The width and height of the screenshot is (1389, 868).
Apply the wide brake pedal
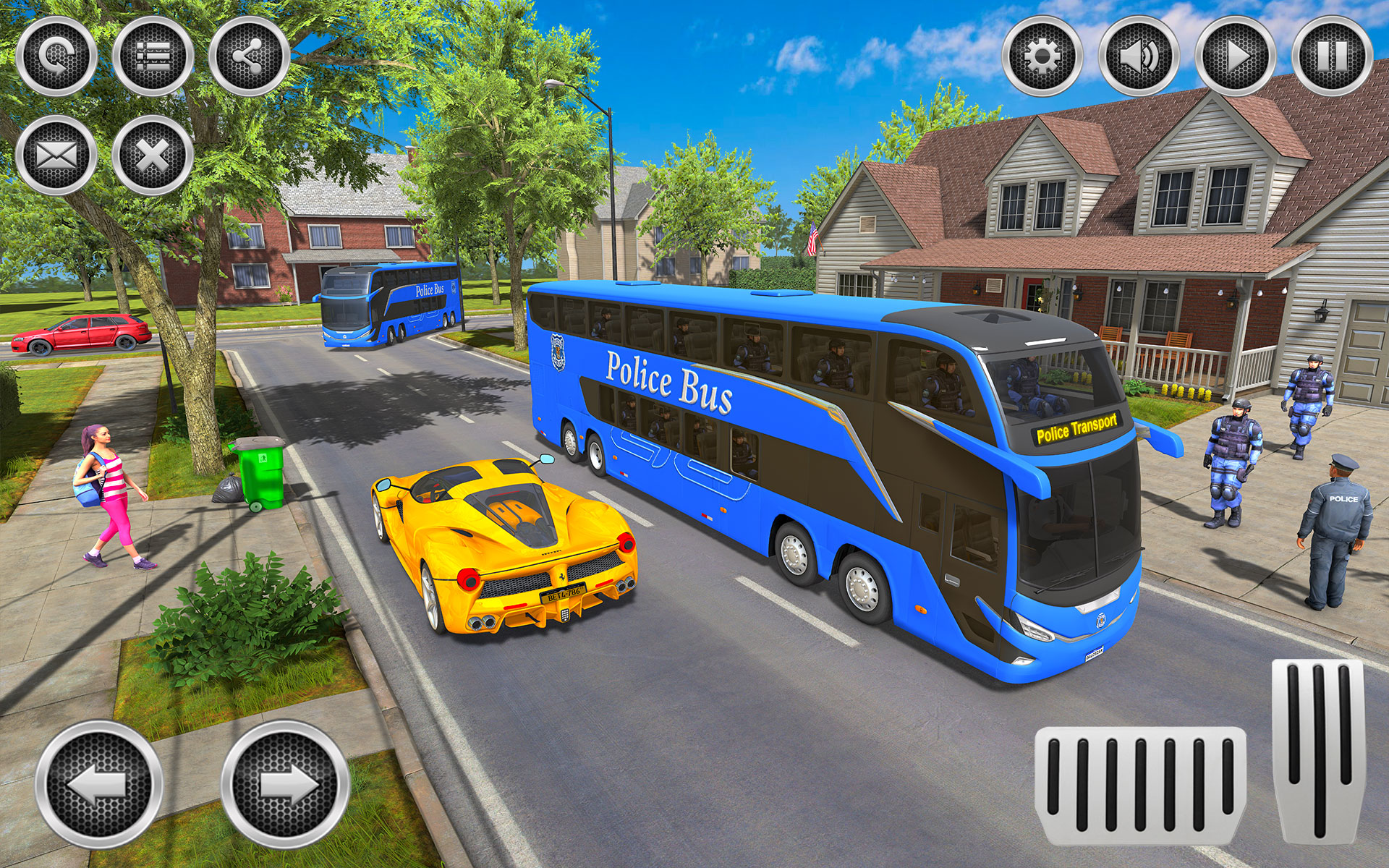1141,786
